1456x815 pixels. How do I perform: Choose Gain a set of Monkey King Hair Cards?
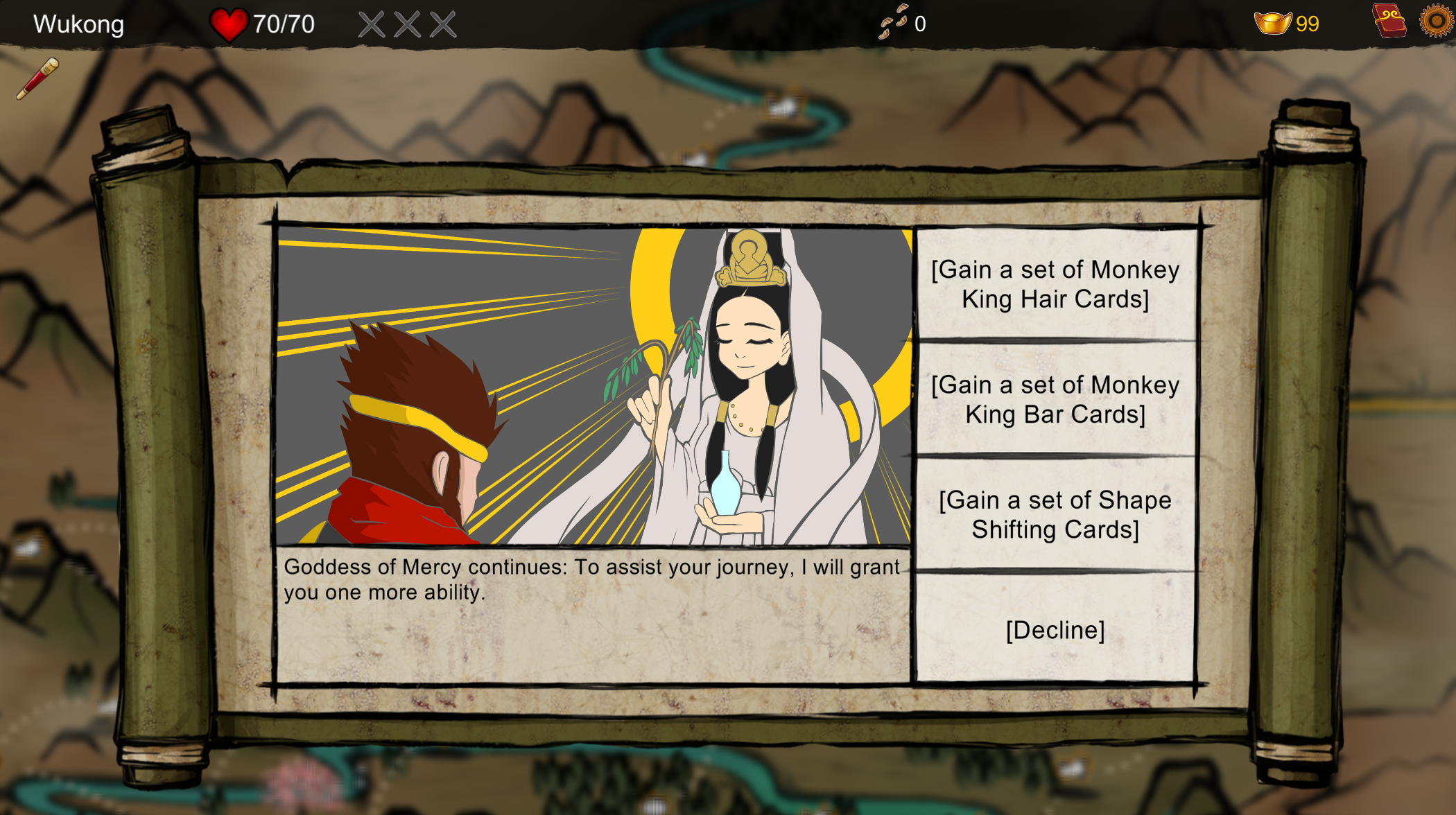1055,285
